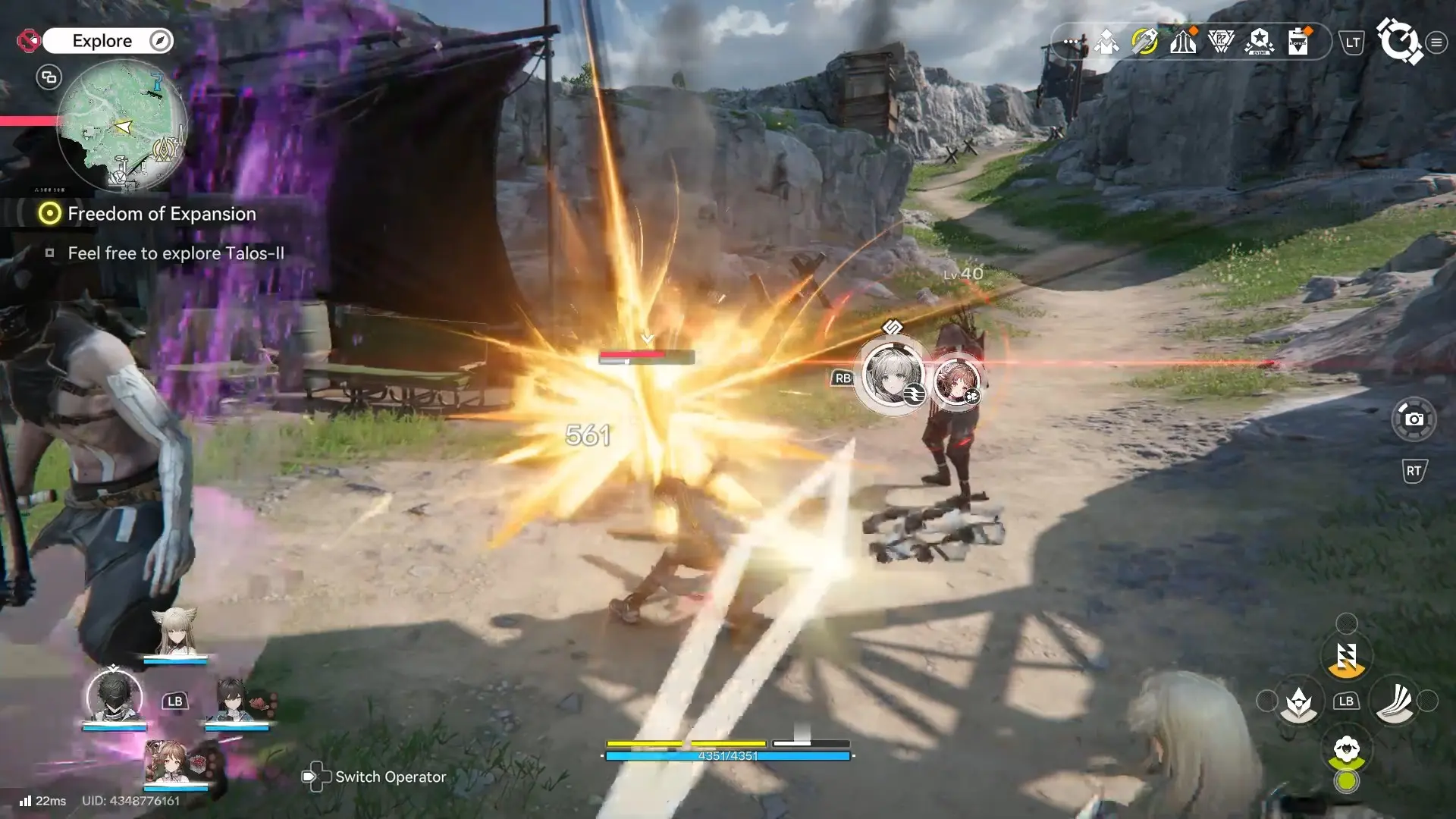Open the hamburger main menu button

coord(1436,42)
